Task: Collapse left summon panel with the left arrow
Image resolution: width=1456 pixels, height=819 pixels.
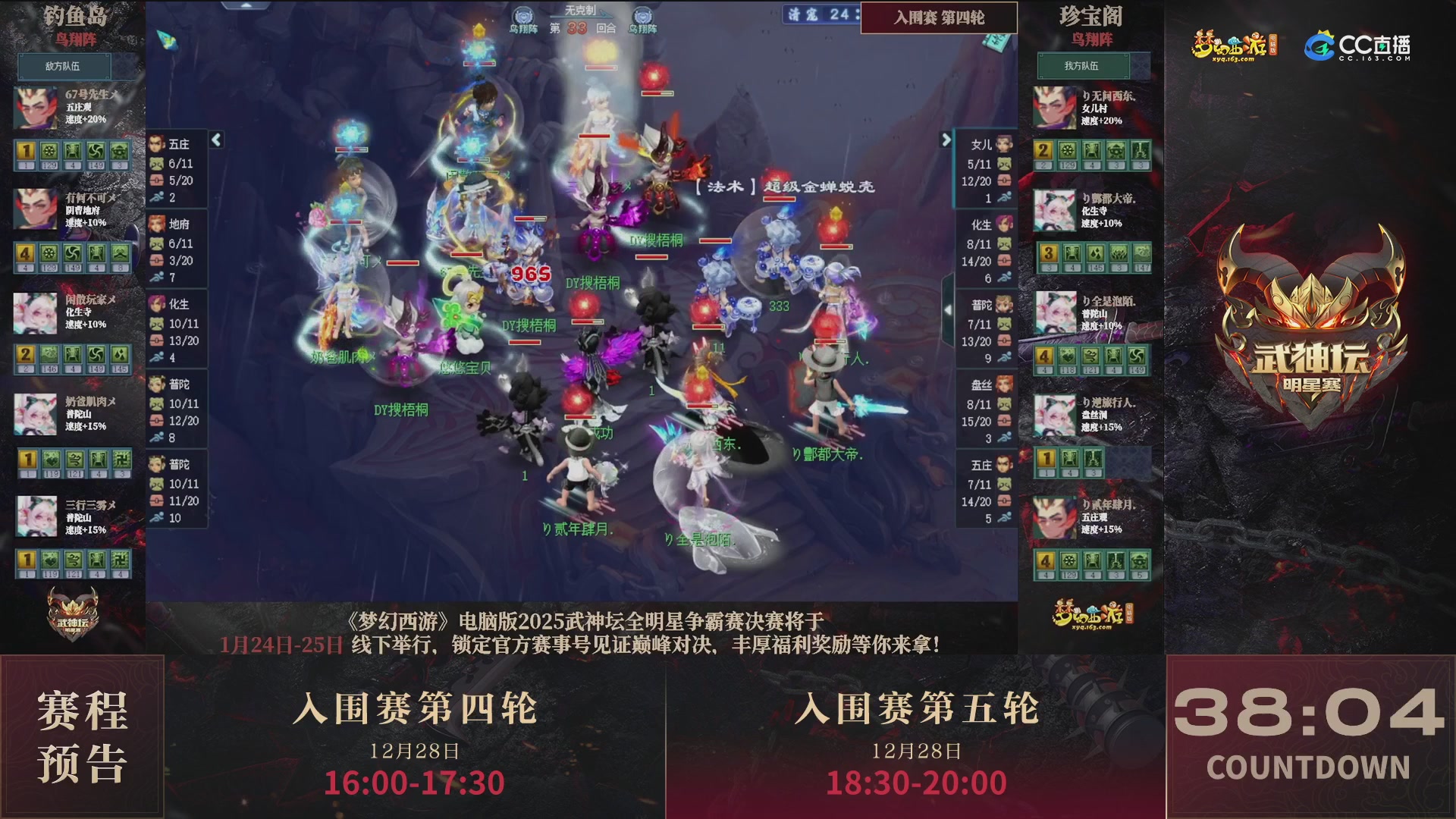Action: [216, 140]
